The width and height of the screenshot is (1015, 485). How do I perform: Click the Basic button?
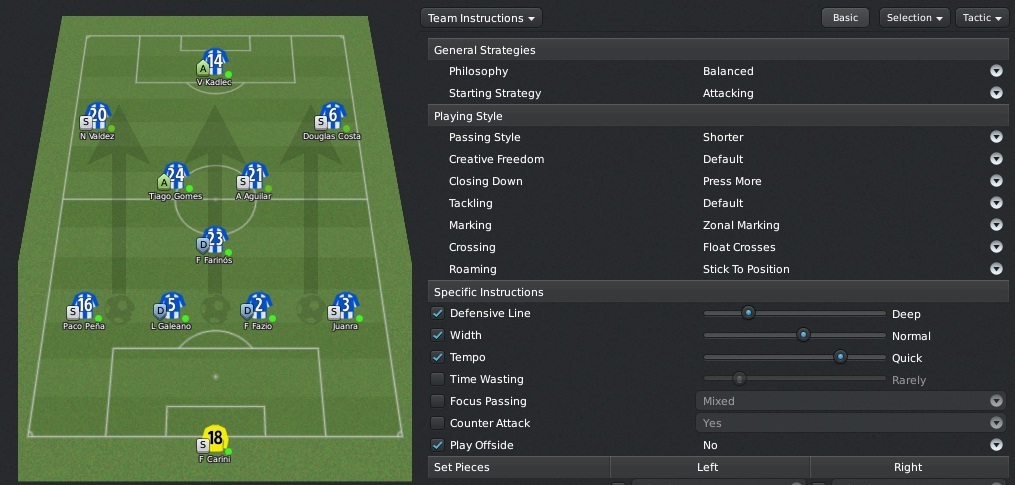tap(844, 18)
